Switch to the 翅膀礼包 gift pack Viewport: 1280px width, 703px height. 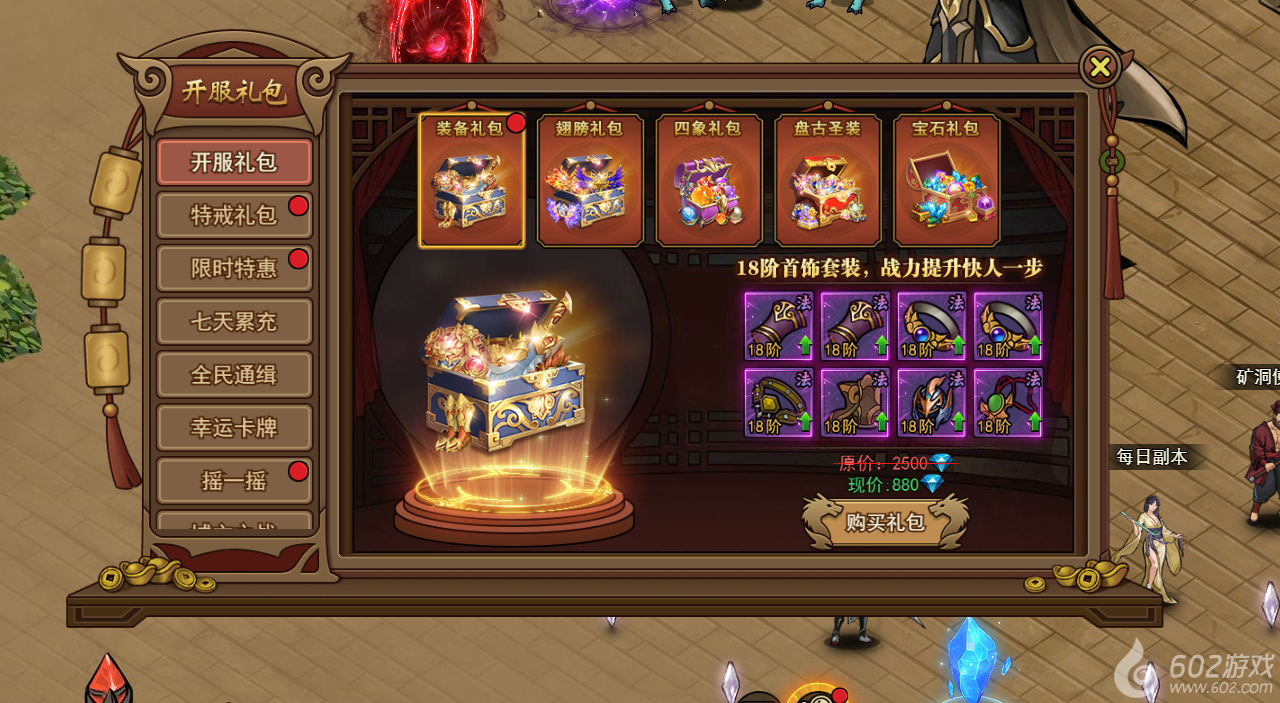pos(590,180)
